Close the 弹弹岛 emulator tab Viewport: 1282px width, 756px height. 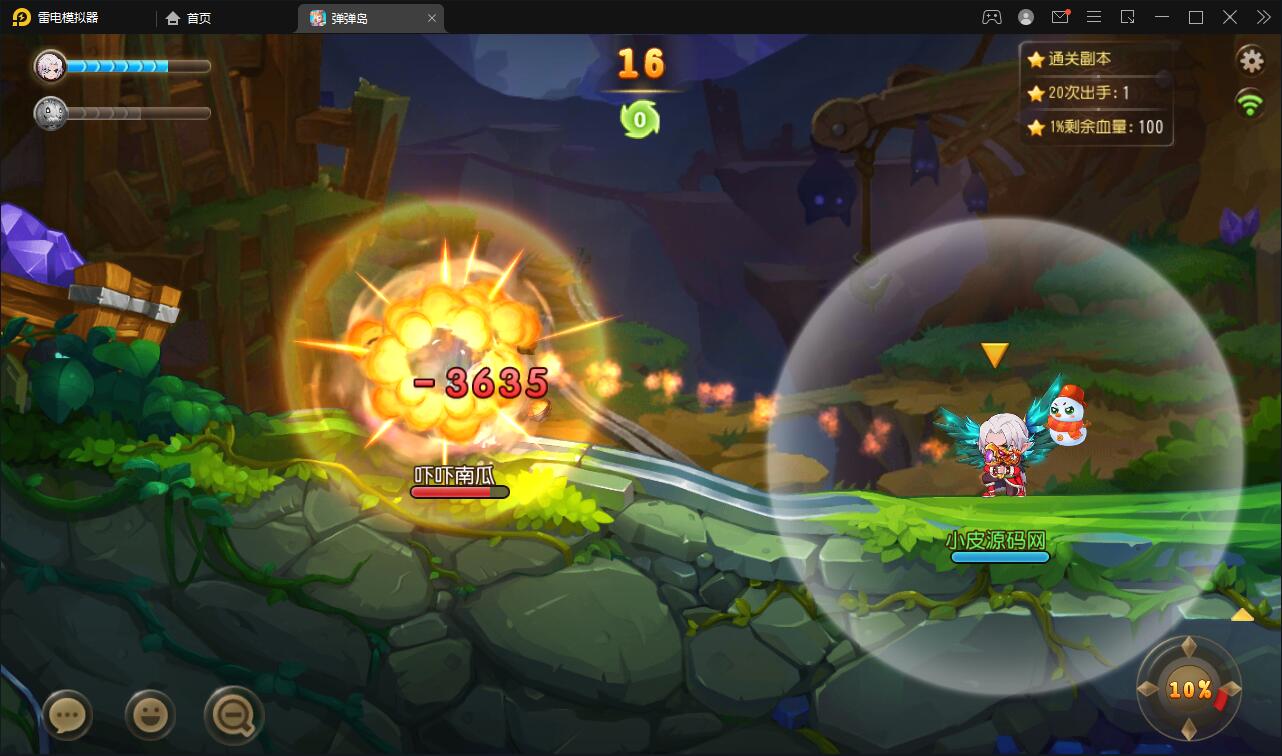coord(432,18)
